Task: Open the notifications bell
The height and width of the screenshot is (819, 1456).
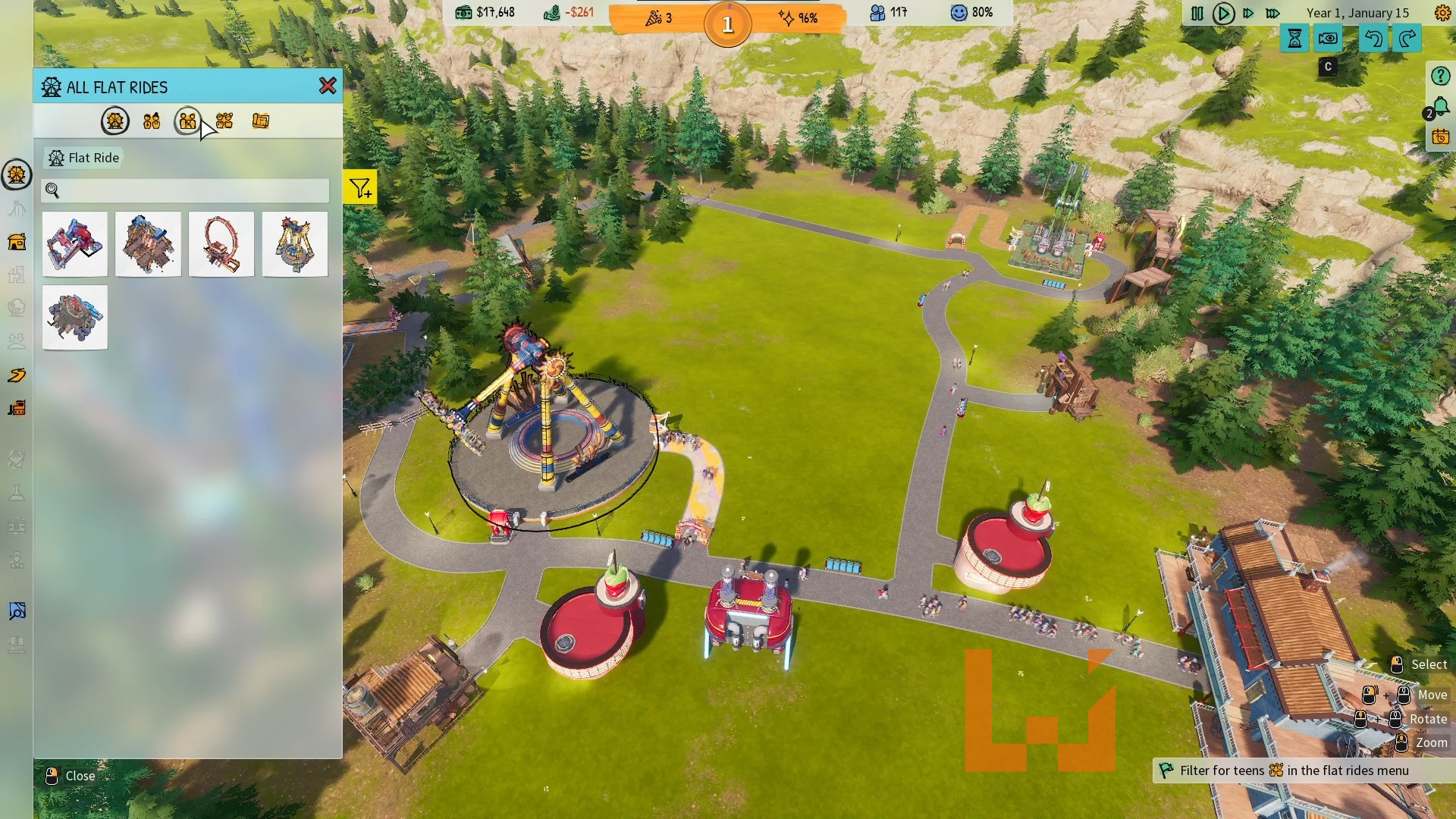Action: (x=1440, y=107)
